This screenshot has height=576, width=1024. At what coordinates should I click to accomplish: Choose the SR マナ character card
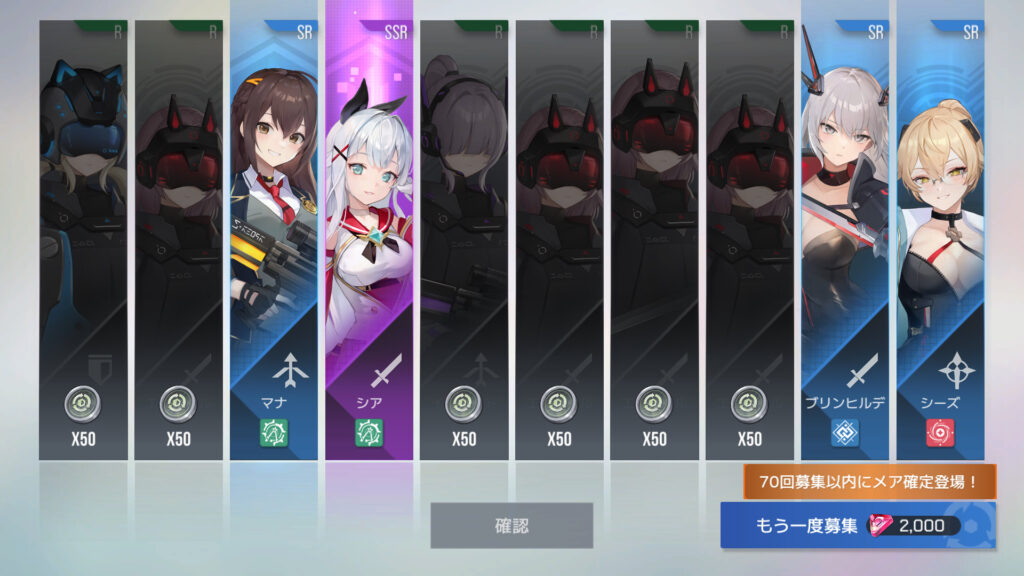pyautogui.click(x=273, y=240)
